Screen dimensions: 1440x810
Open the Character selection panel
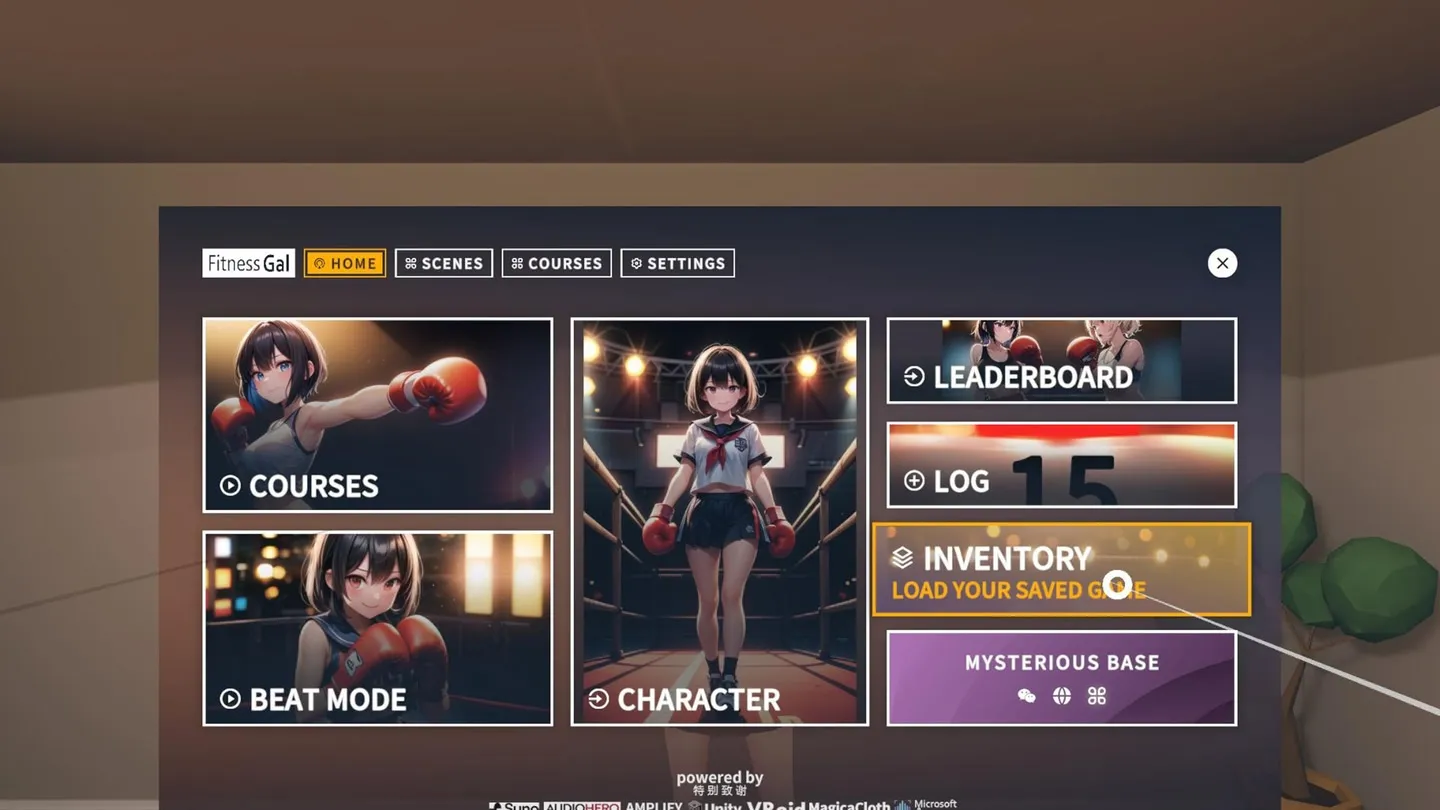tap(719, 521)
